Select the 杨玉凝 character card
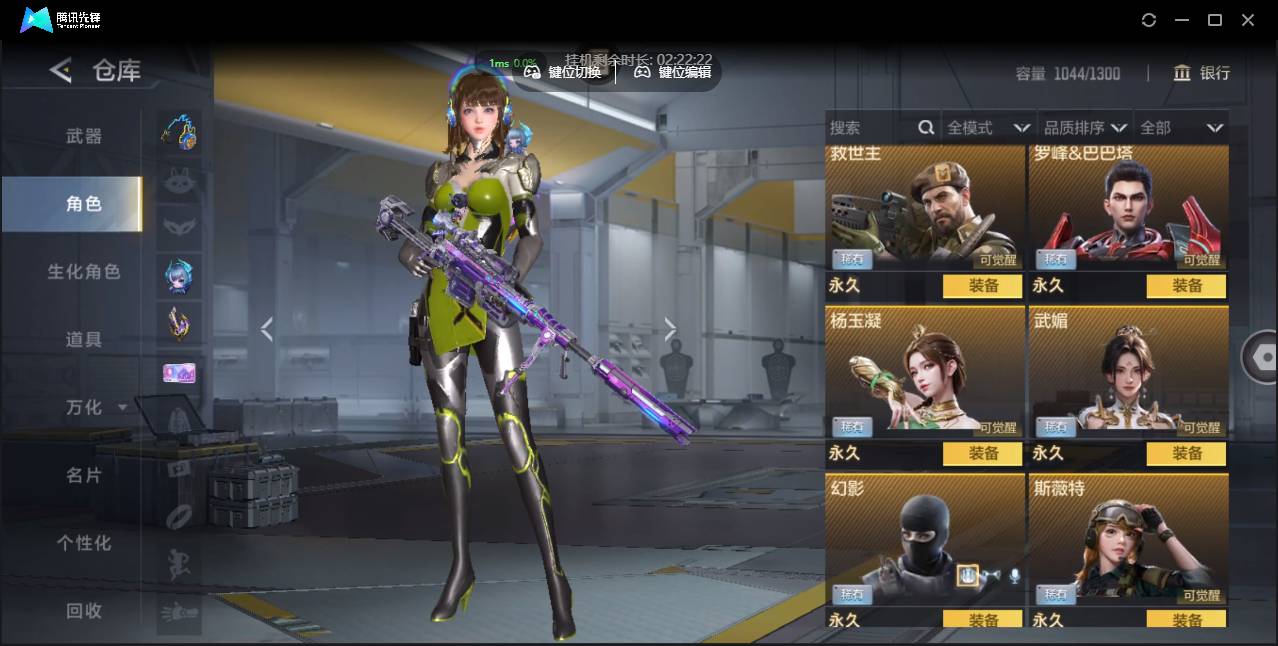Image resolution: width=1278 pixels, height=646 pixels. 925,372
